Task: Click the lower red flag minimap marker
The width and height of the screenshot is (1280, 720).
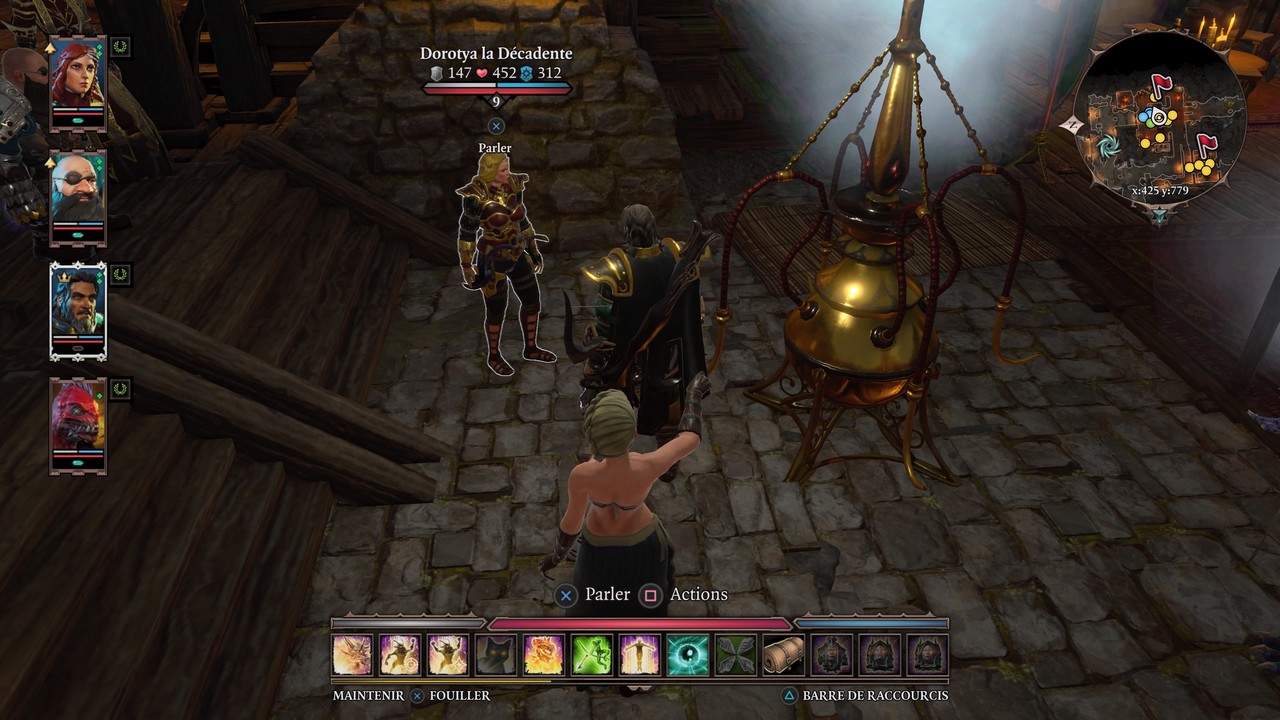Action: [1206, 145]
